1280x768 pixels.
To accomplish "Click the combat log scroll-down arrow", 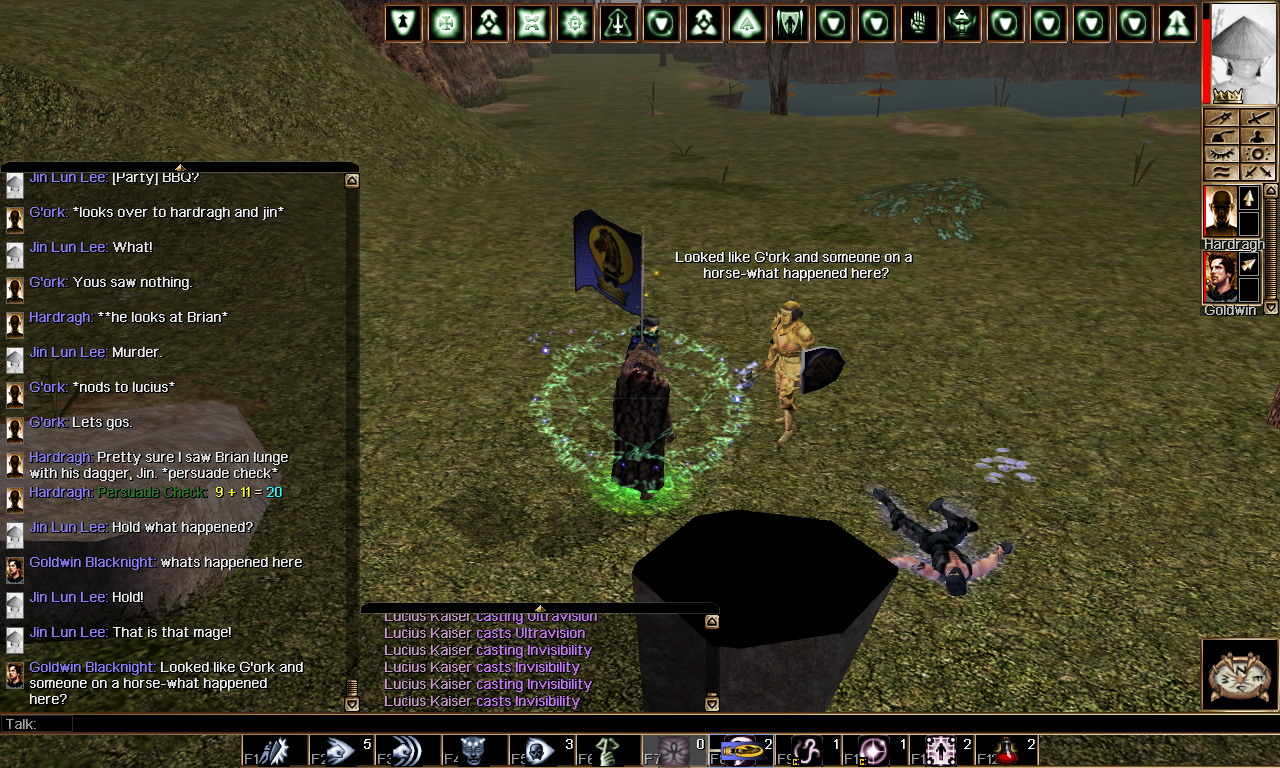I will click(712, 703).
